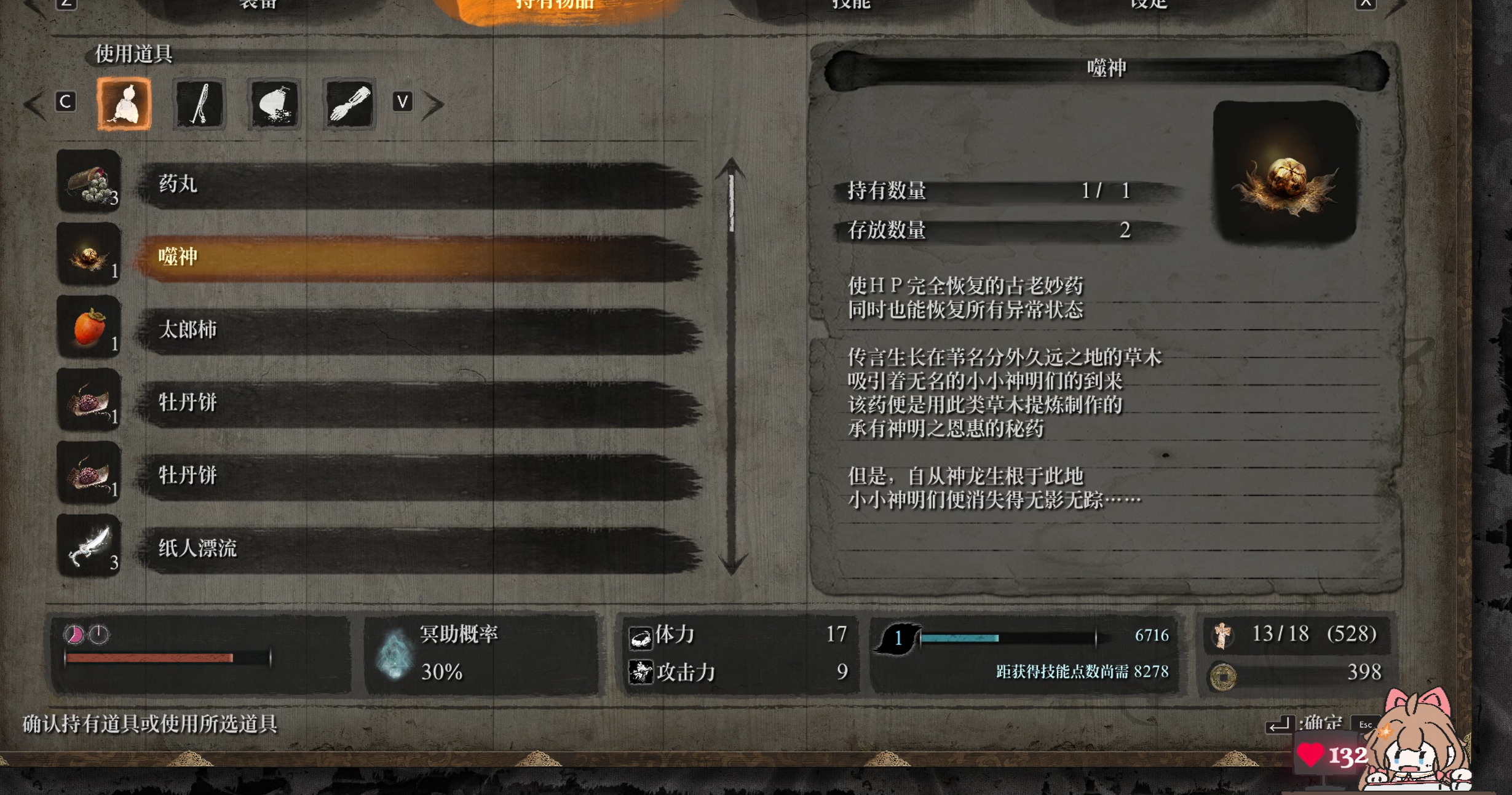Select the 太郎柿 persimmon row

pos(418,330)
